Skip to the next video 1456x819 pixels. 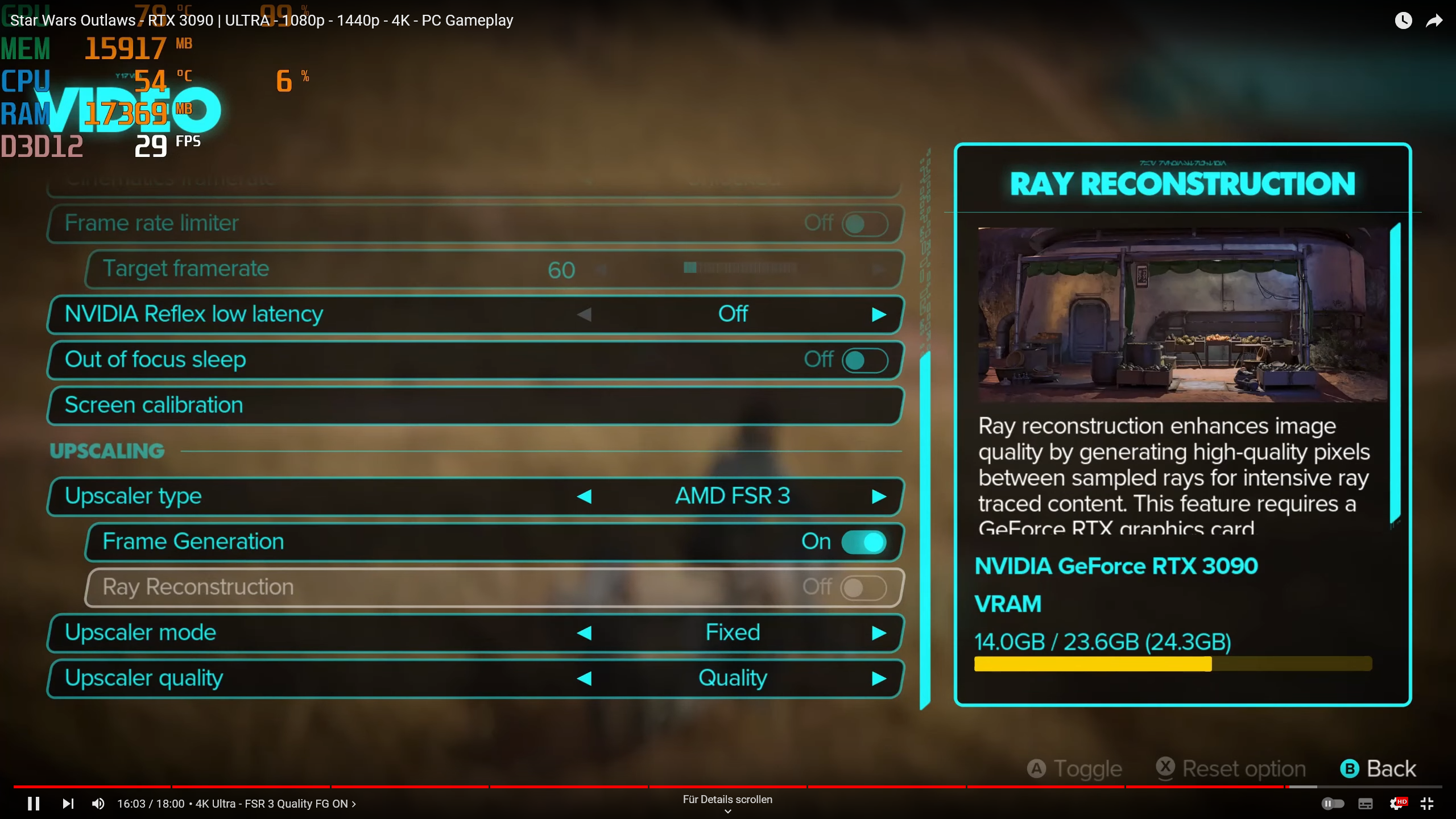tap(68, 803)
